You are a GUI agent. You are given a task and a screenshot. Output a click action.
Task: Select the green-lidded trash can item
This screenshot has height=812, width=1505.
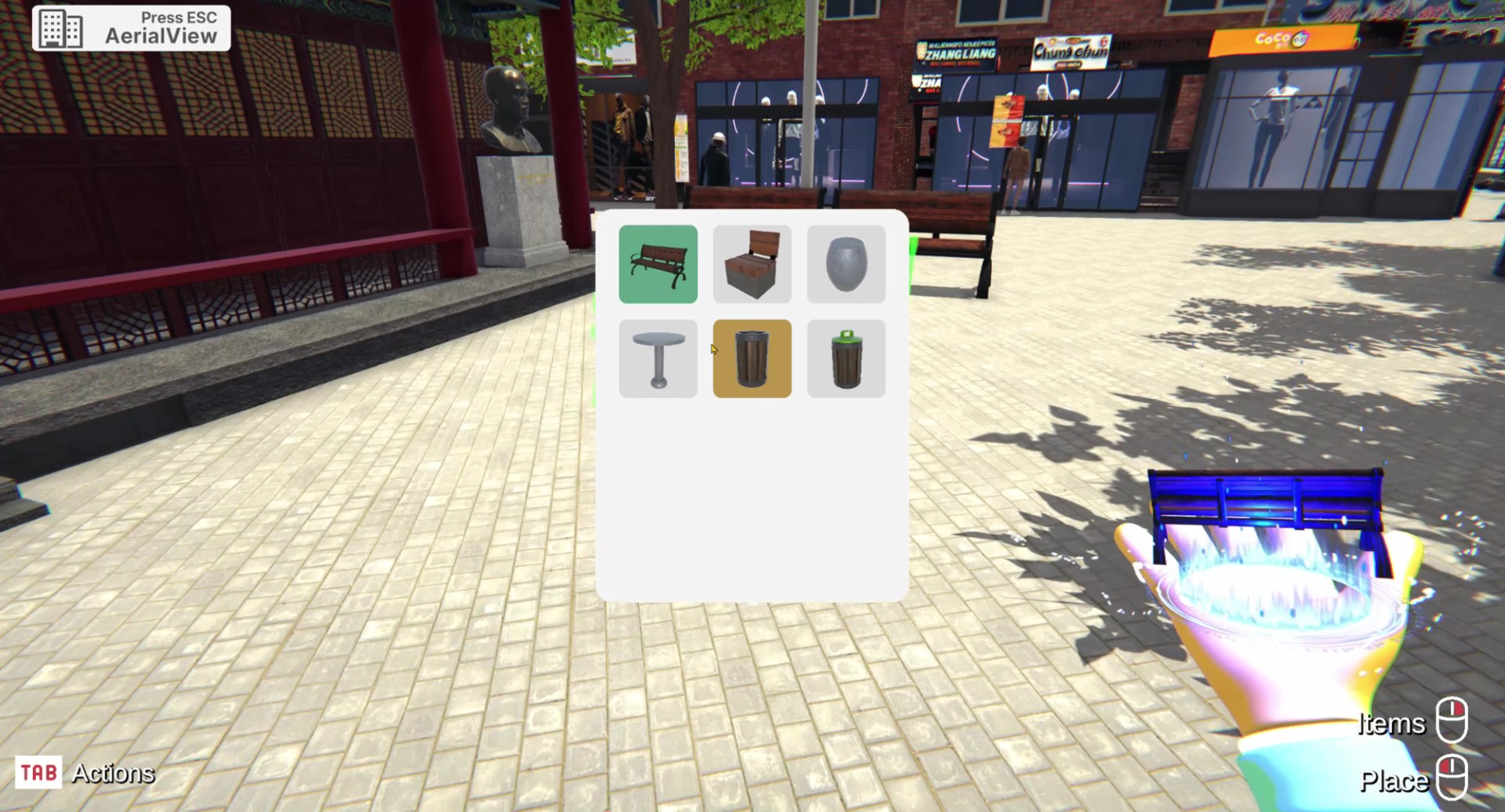[846, 358]
